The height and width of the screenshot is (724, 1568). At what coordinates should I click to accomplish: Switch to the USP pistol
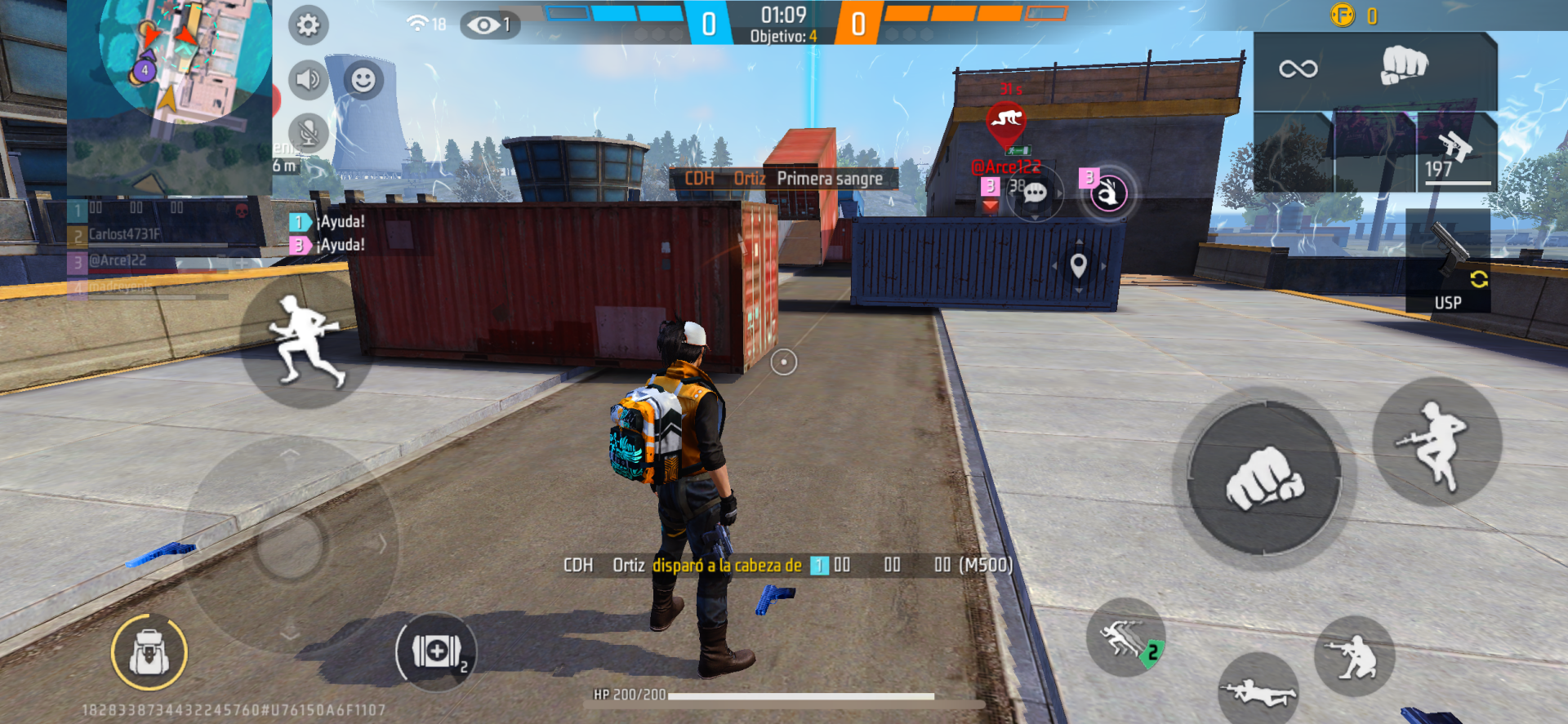pyautogui.click(x=1448, y=263)
